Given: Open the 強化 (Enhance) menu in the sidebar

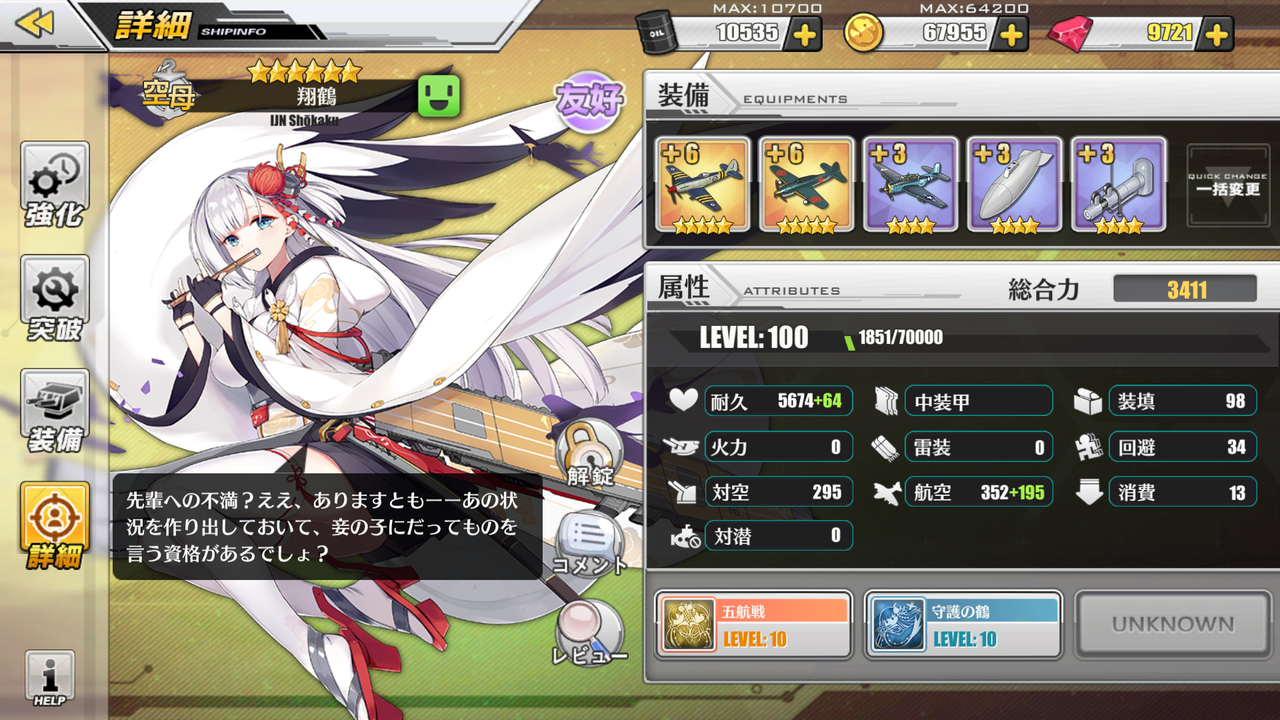Looking at the screenshot, I should point(52,185).
